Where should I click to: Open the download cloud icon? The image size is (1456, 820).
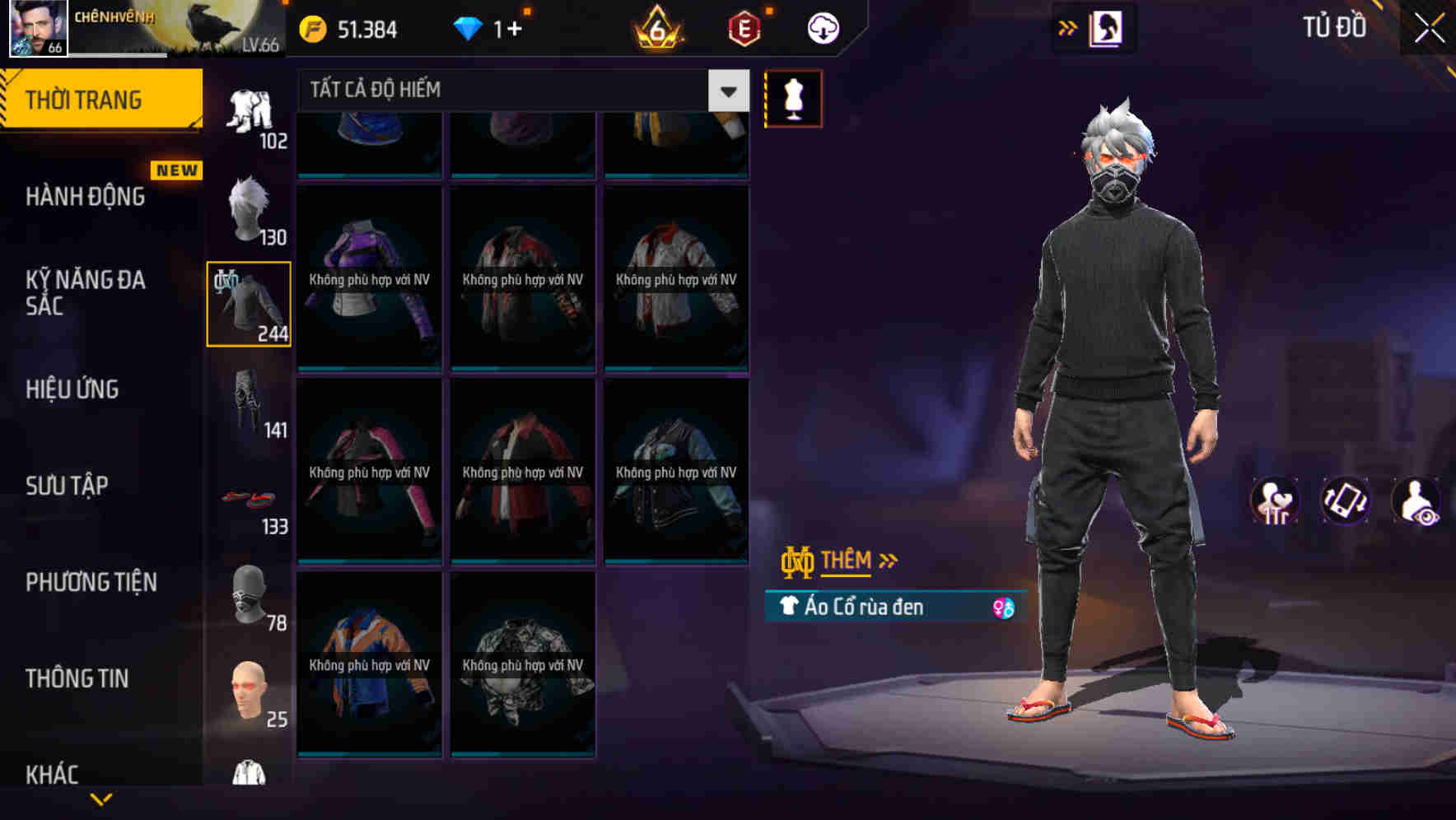823,27
